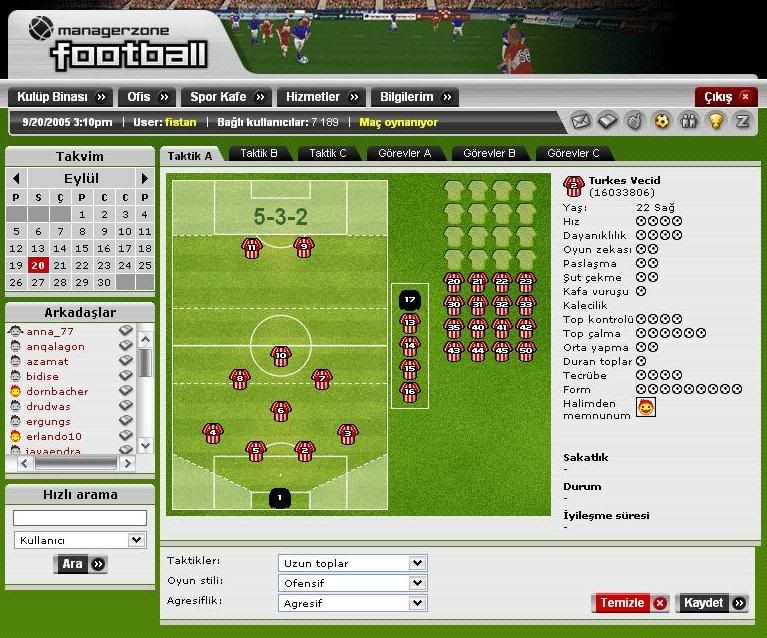Focus the Hızlı arama text field

point(80,518)
